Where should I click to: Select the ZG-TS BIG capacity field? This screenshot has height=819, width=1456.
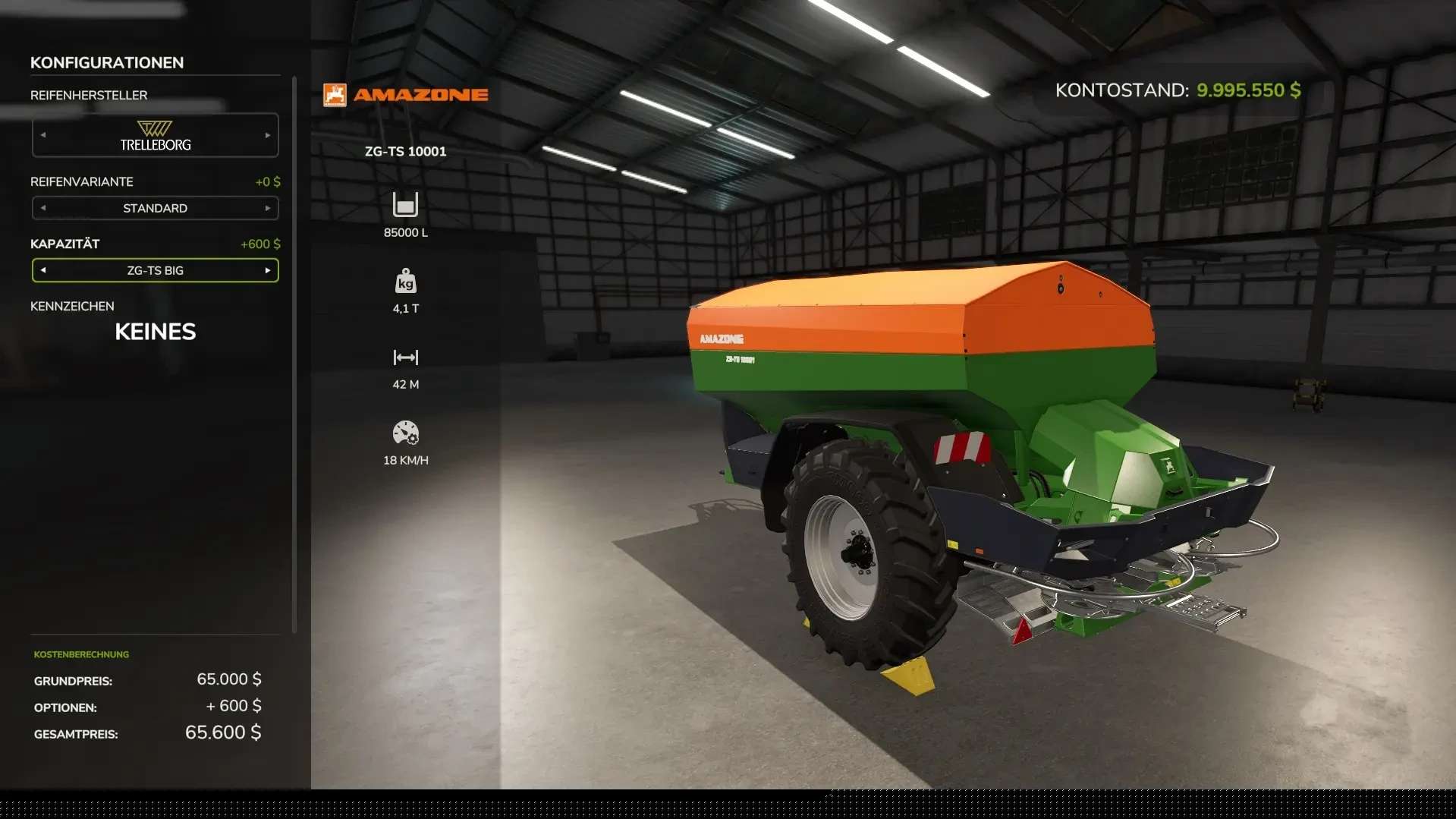pyautogui.click(x=155, y=270)
